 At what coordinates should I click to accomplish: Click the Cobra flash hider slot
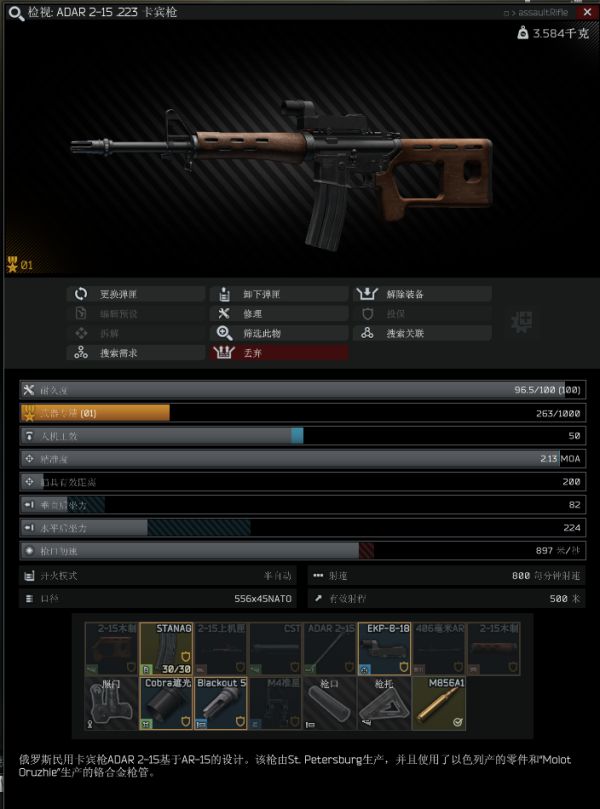pyautogui.click(x=166, y=703)
